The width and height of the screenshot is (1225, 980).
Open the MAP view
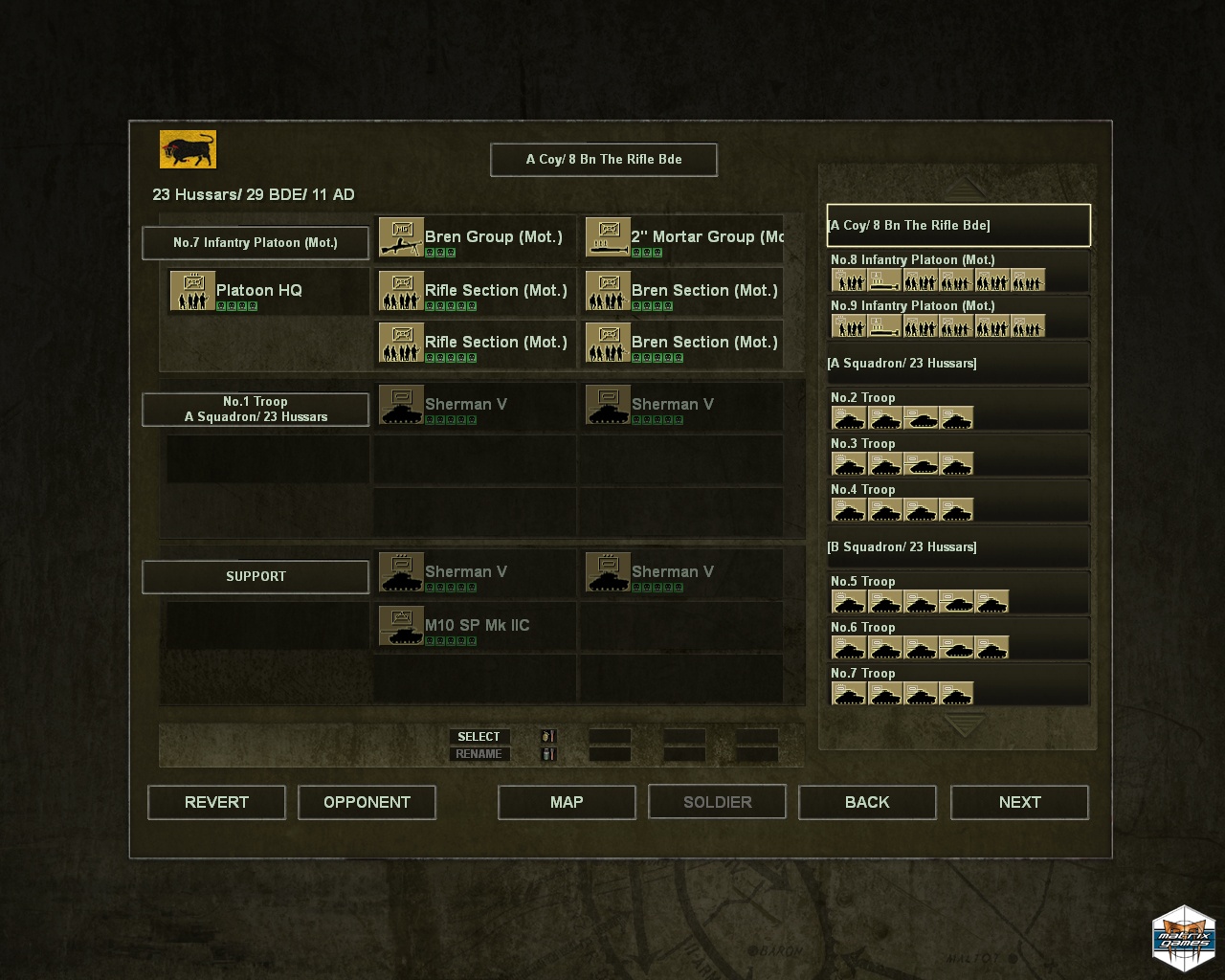[x=567, y=802]
